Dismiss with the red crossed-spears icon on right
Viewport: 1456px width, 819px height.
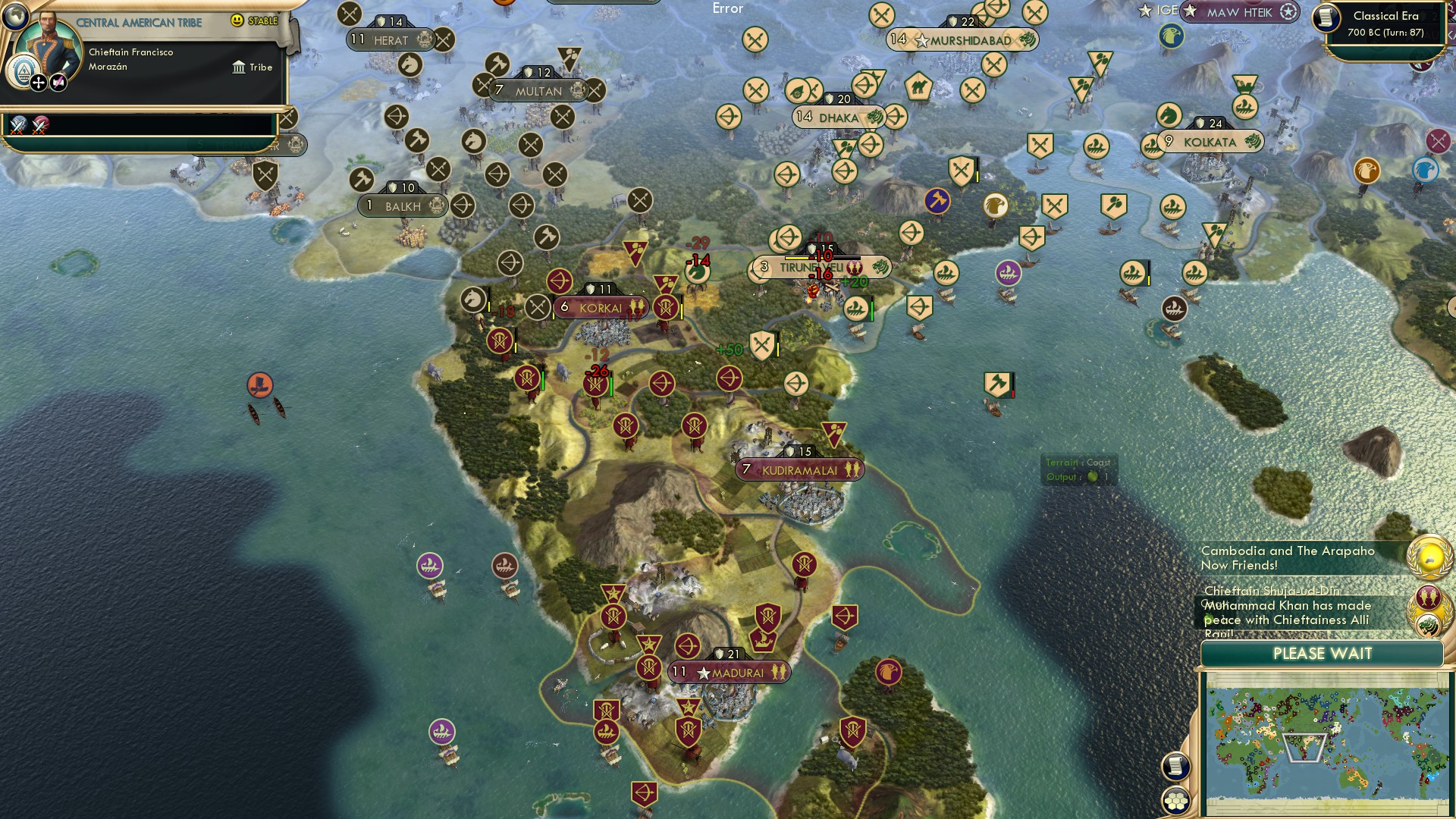point(1436,140)
